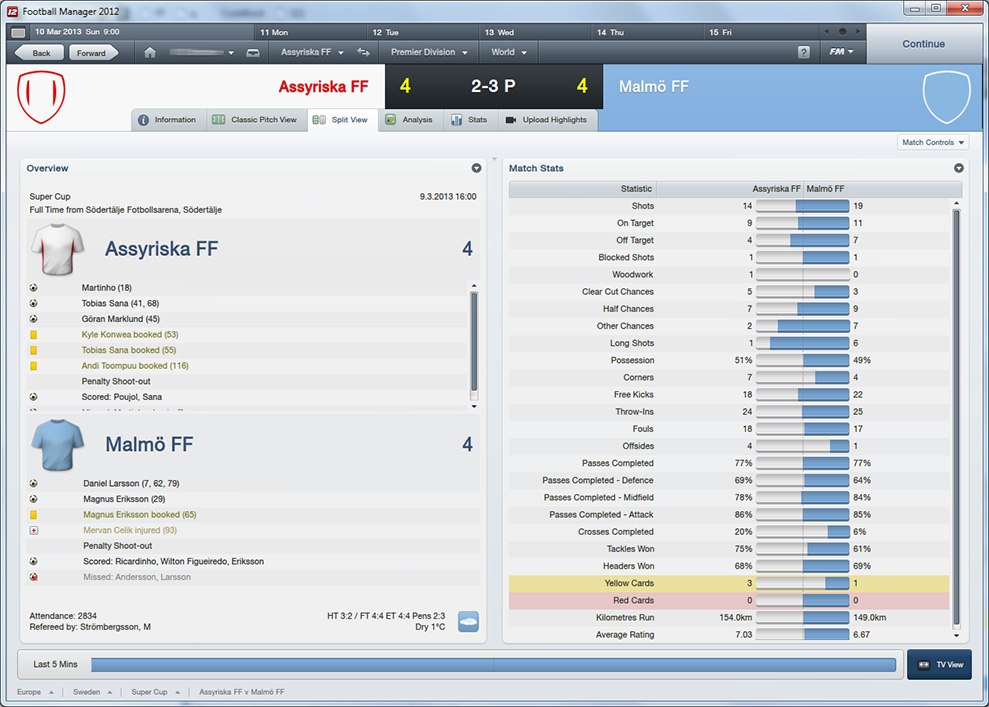Click the Continue button
The height and width of the screenshot is (707, 989).
(x=923, y=44)
